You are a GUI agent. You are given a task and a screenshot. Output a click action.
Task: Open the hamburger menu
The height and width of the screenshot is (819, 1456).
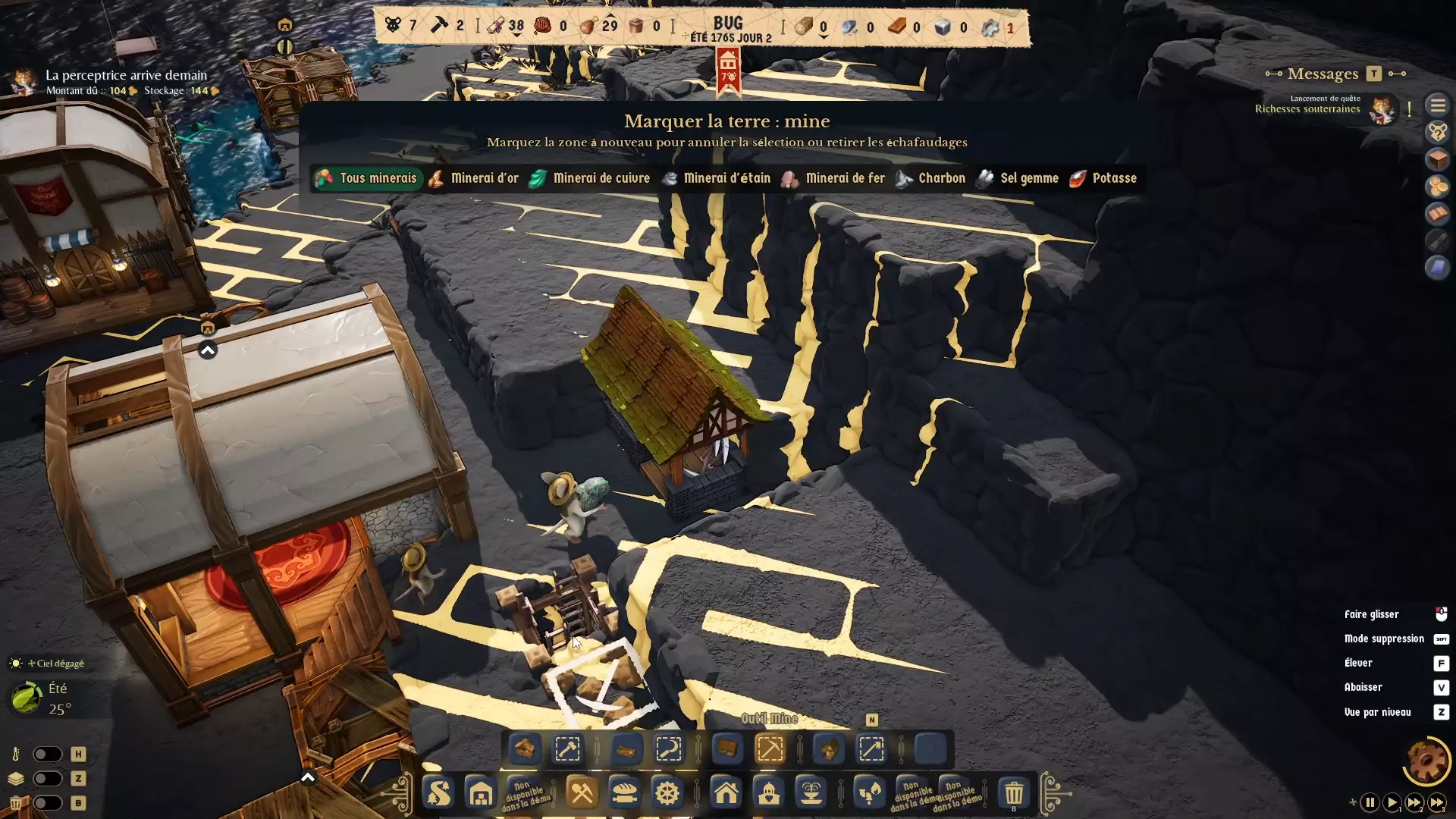pyautogui.click(x=1439, y=105)
